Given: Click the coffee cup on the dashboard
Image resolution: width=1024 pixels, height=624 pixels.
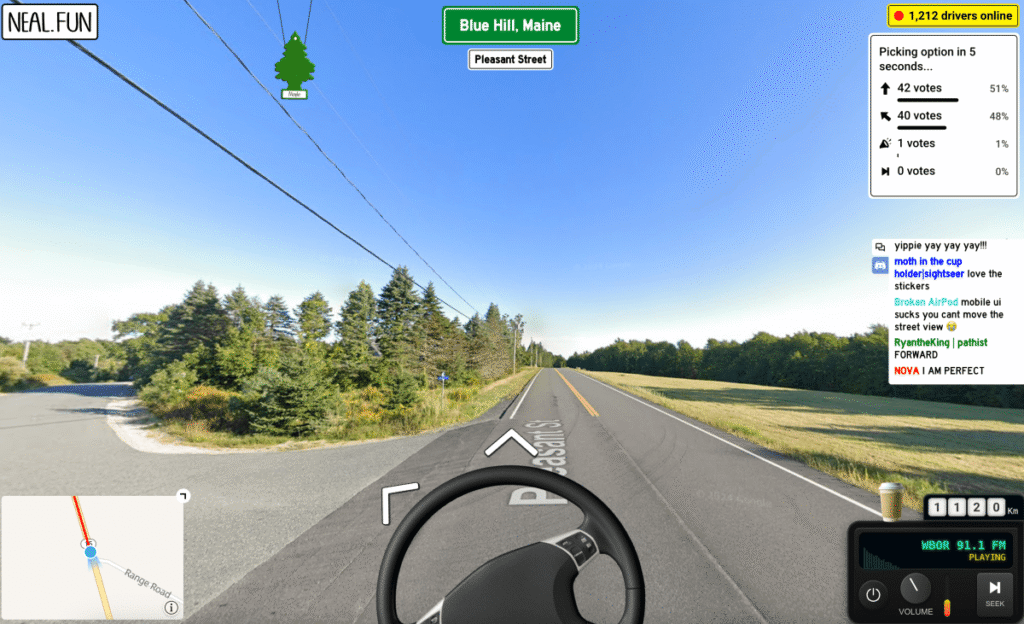Looking at the screenshot, I should pos(890,502).
